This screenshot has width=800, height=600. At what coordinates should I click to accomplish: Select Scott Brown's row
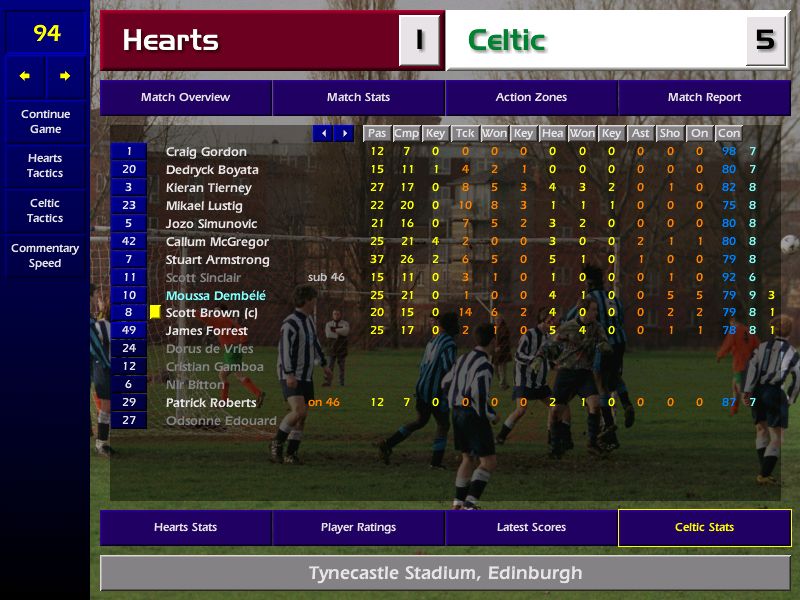click(x=211, y=313)
